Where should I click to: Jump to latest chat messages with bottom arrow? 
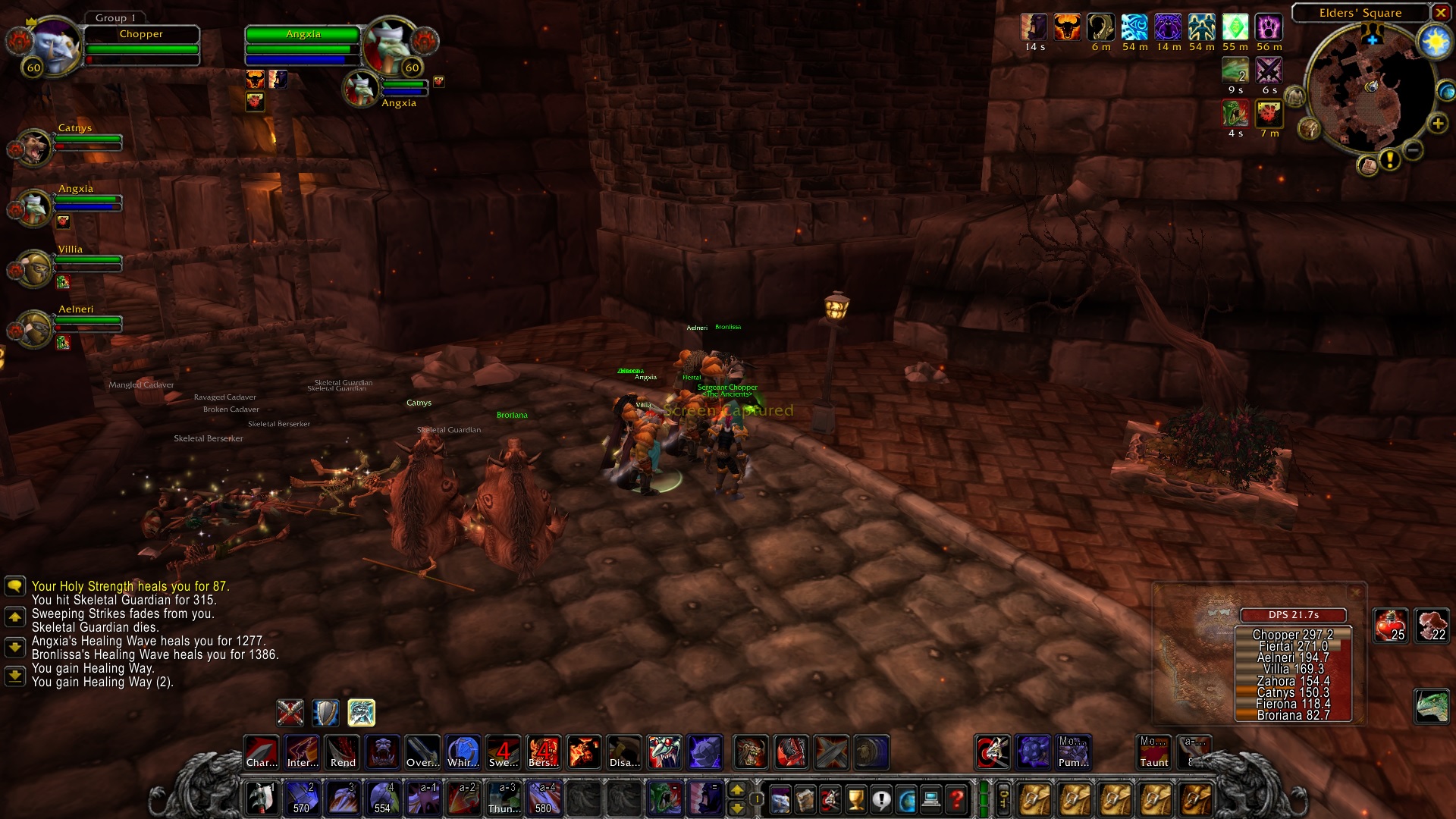pos(15,677)
